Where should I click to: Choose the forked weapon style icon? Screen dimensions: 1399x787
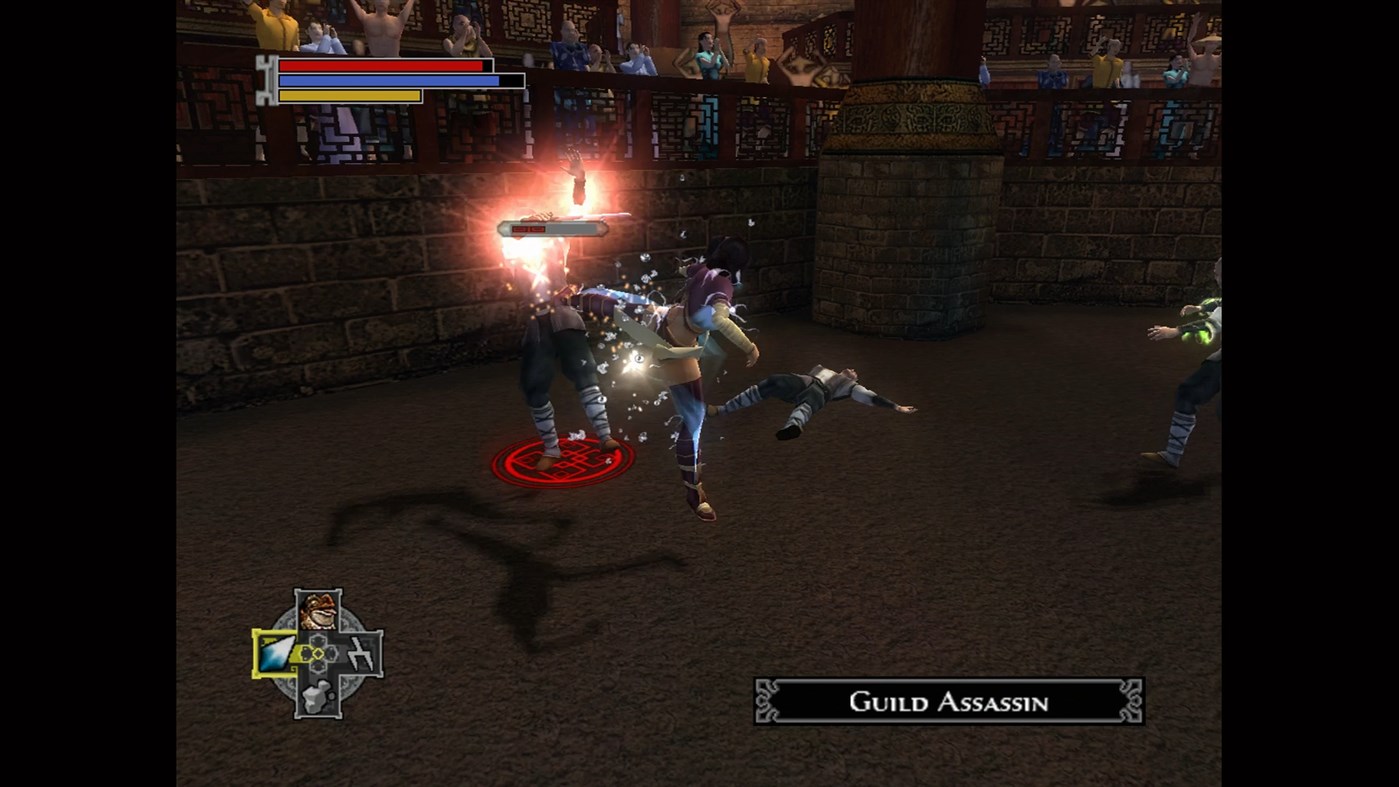pos(360,653)
